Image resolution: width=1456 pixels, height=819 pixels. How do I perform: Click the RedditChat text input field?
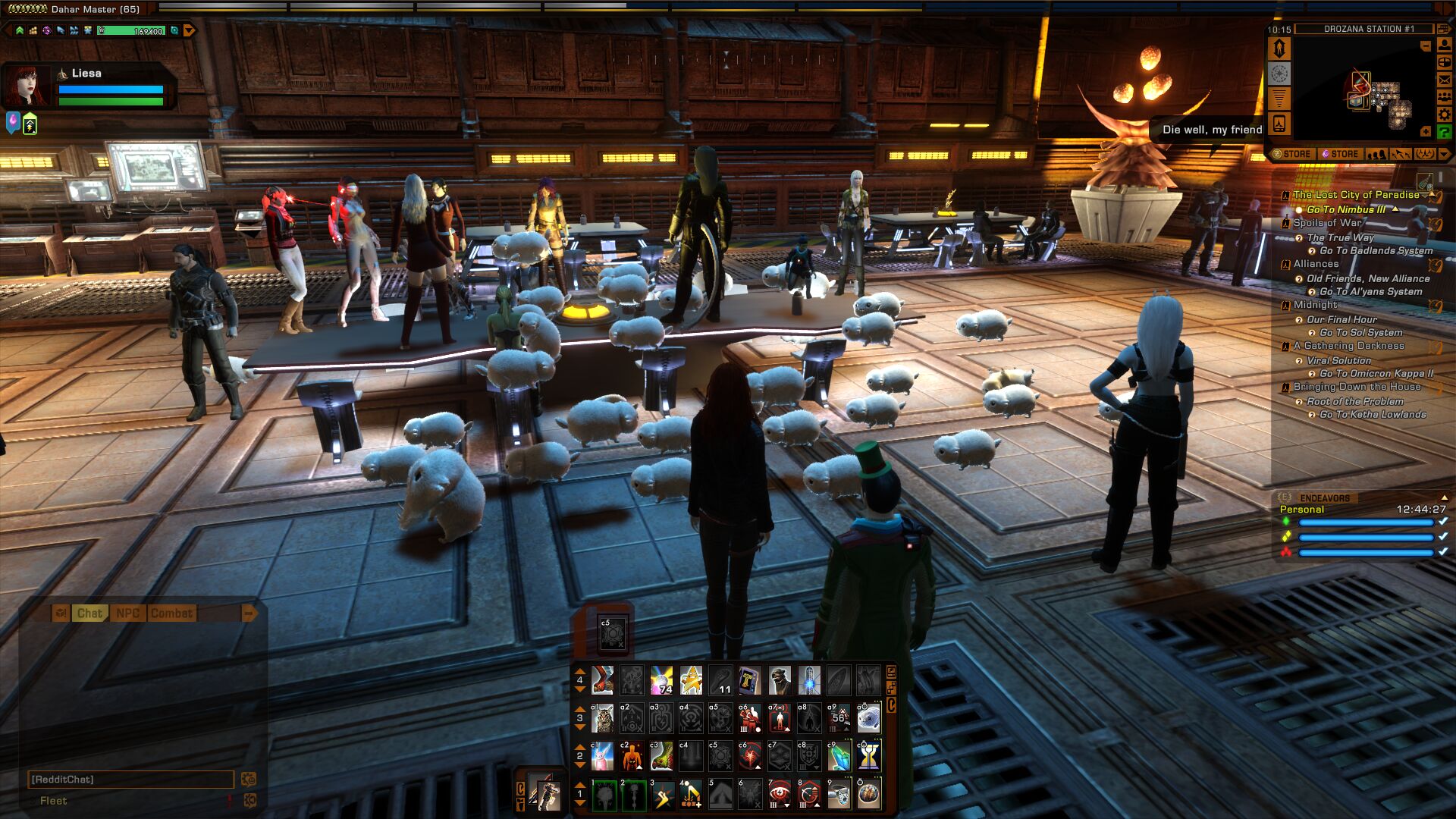(x=130, y=780)
